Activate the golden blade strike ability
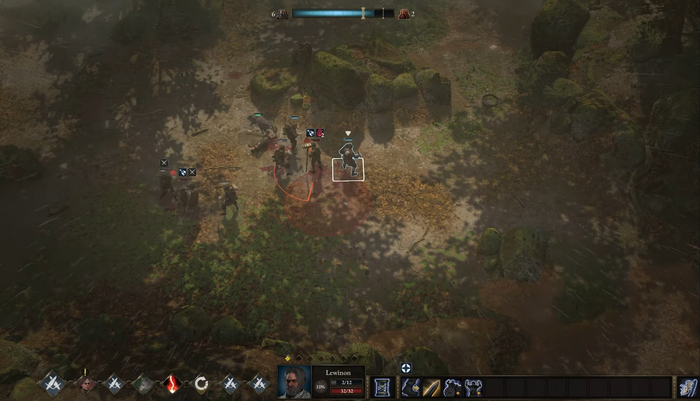The width and height of the screenshot is (700, 401). 432,387
